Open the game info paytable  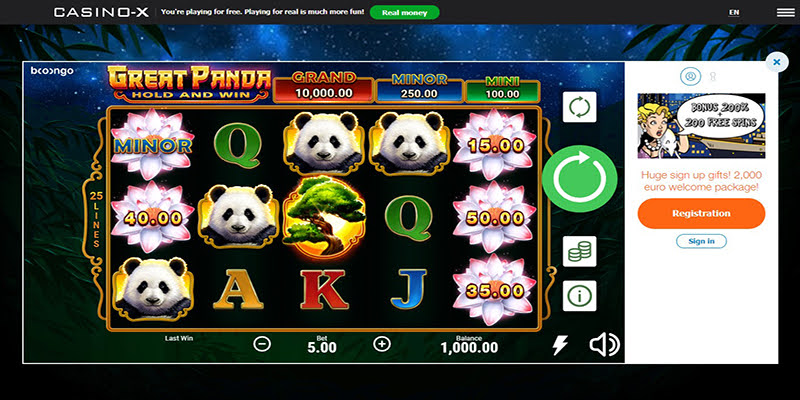click(x=580, y=295)
